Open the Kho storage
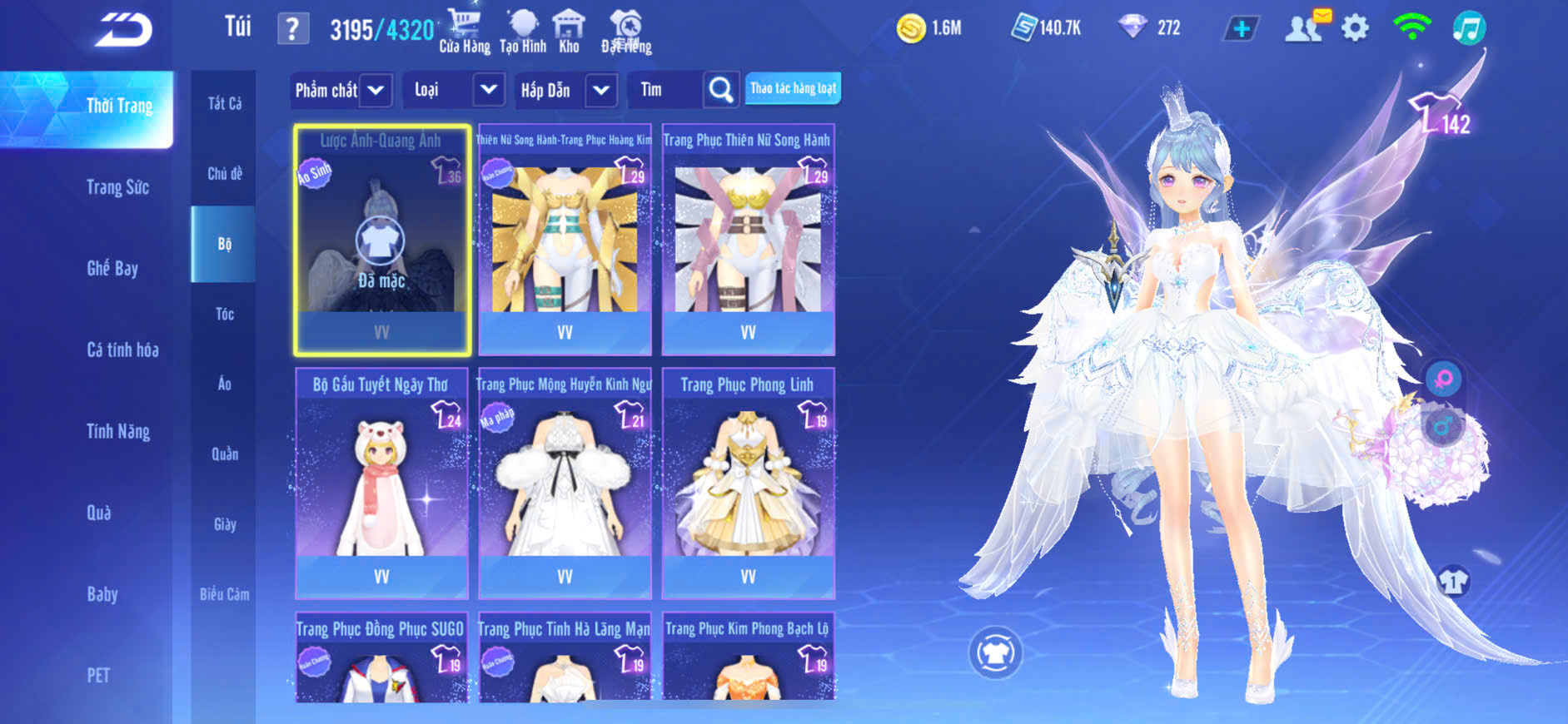Screen dimensions: 1568x724 pos(569,31)
